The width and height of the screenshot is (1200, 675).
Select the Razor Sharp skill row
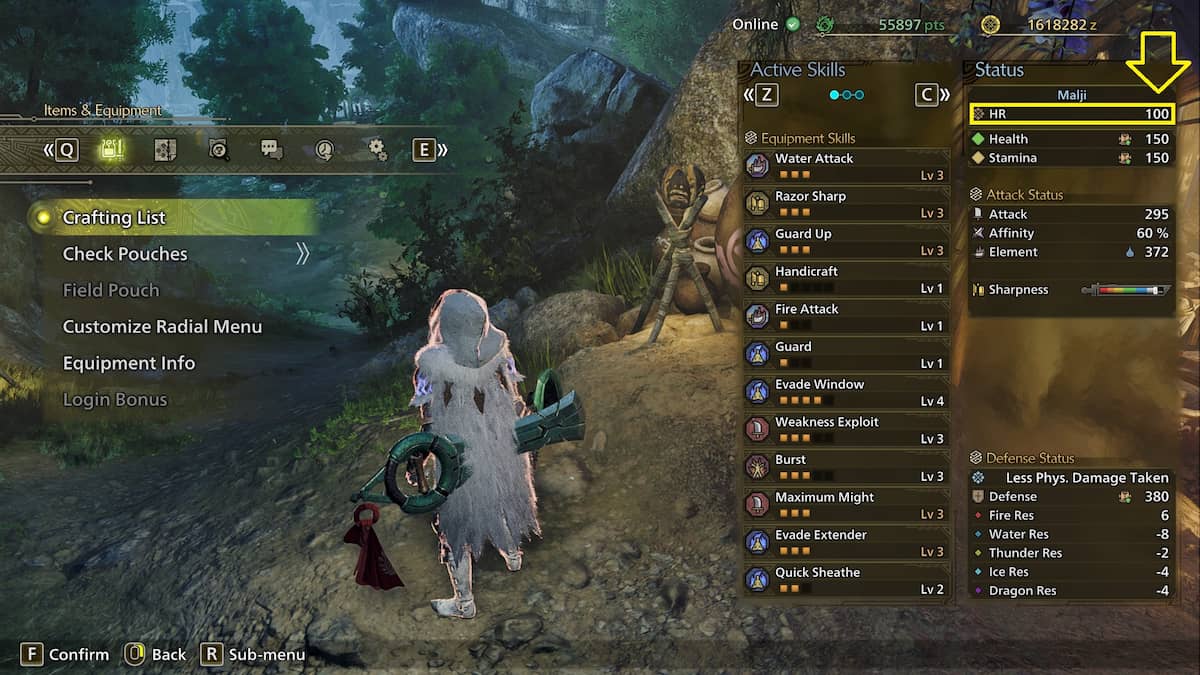(x=845, y=204)
